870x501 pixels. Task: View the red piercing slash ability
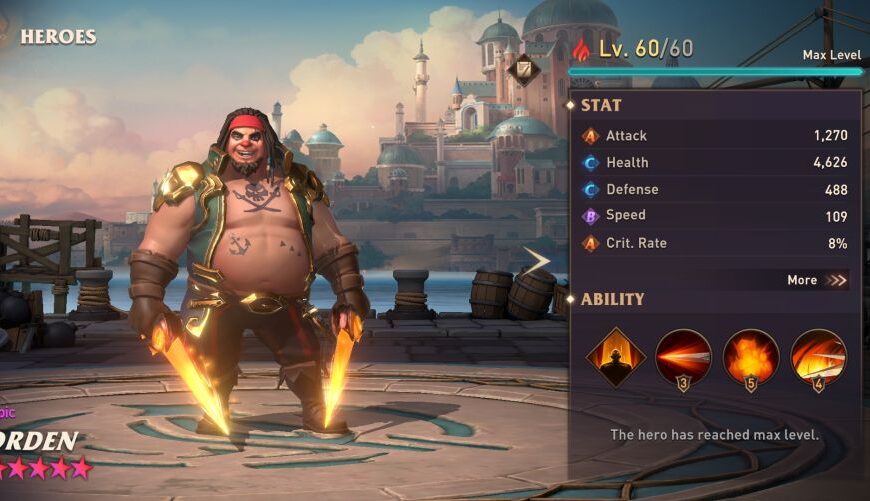(684, 357)
